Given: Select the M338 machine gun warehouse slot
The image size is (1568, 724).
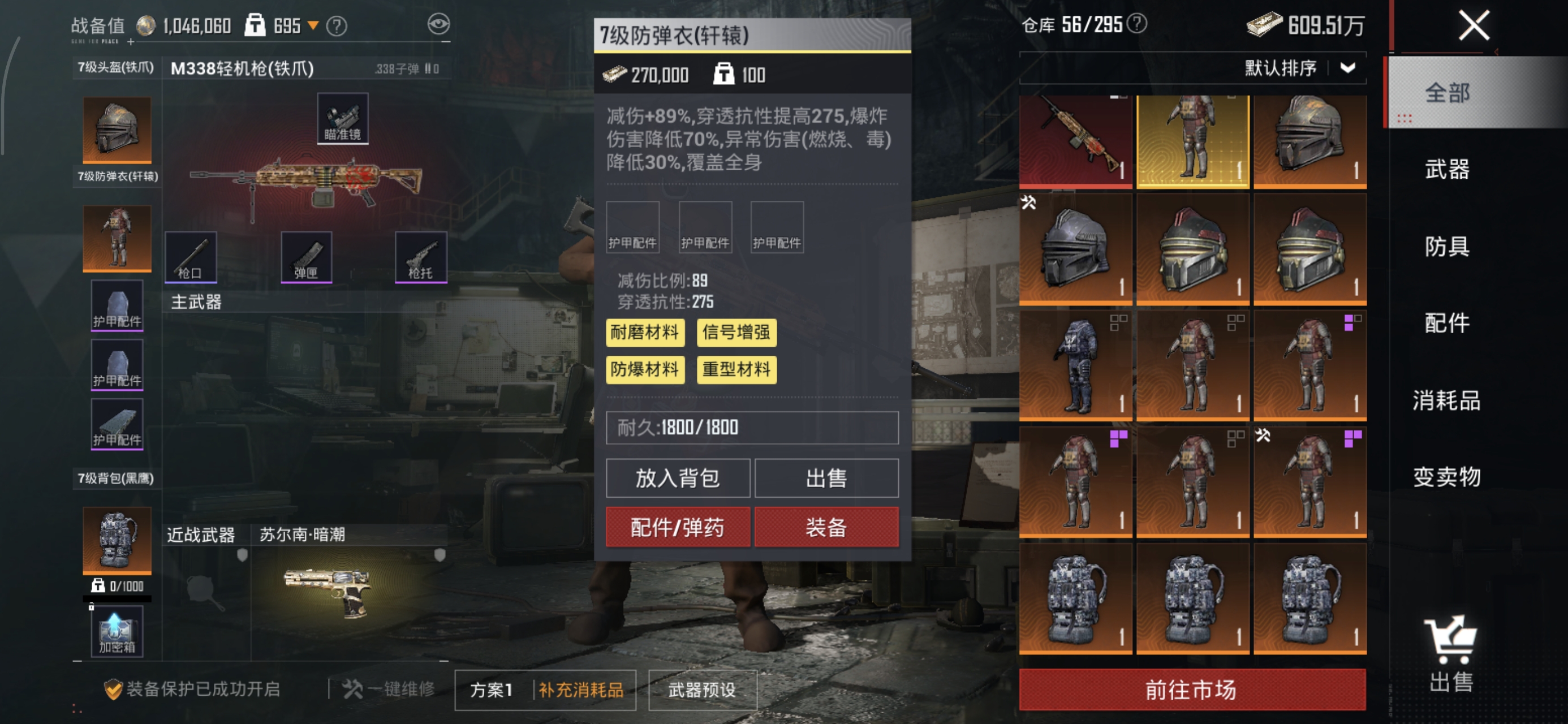Looking at the screenshot, I should (1075, 140).
